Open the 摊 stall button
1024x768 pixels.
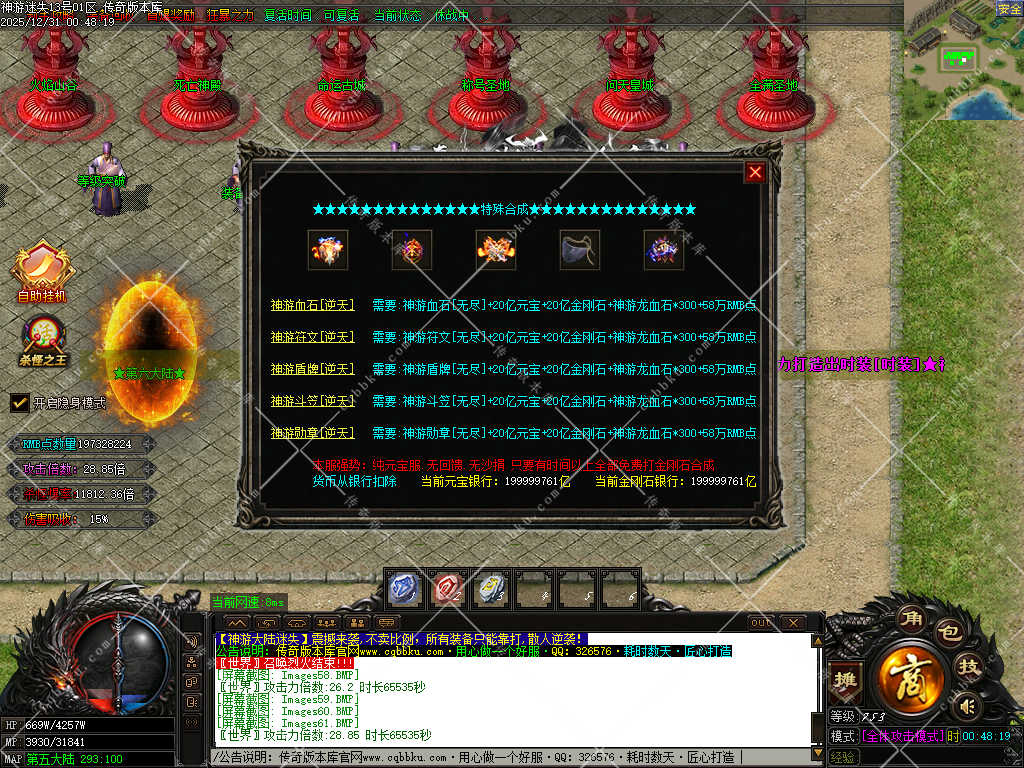(x=845, y=680)
